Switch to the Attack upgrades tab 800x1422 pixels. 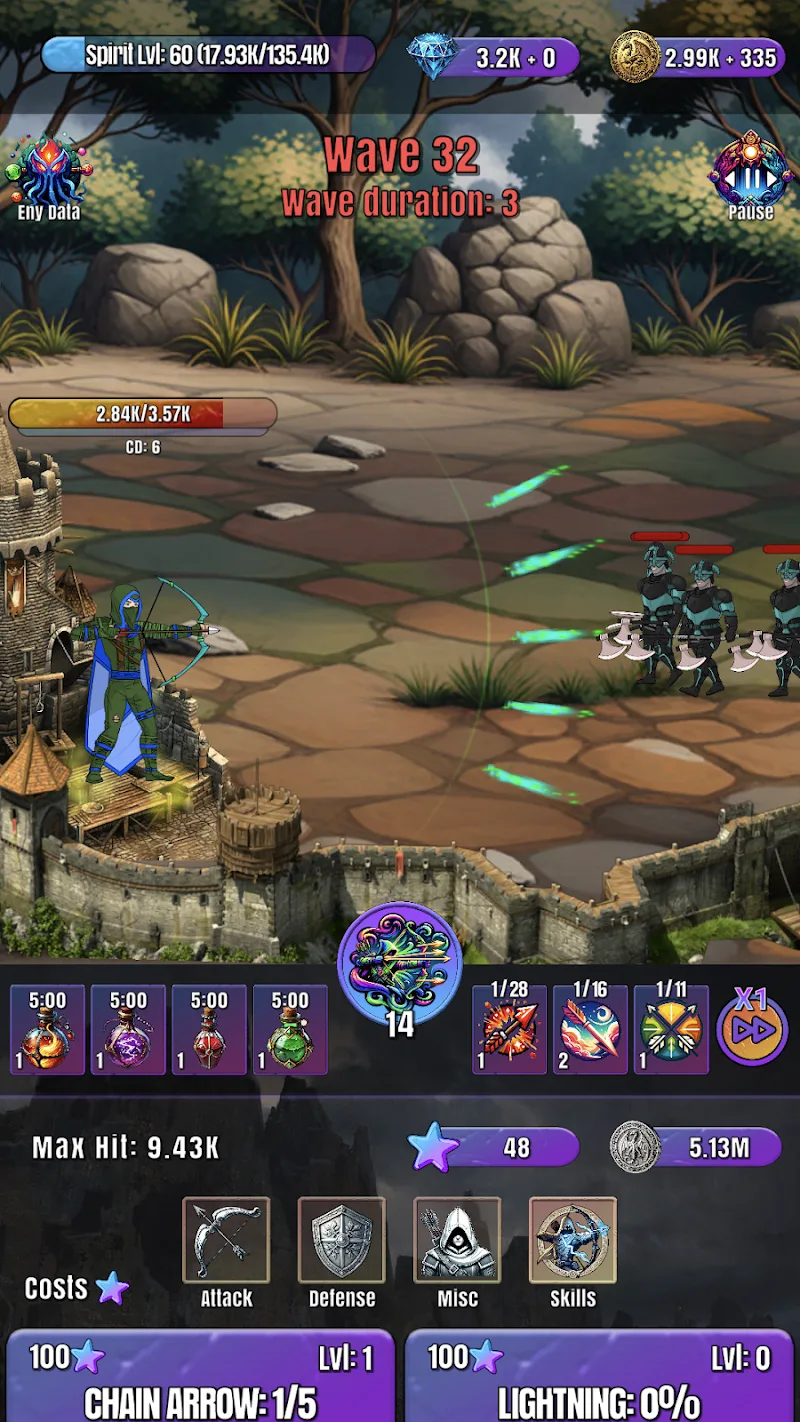pos(226,1241)
